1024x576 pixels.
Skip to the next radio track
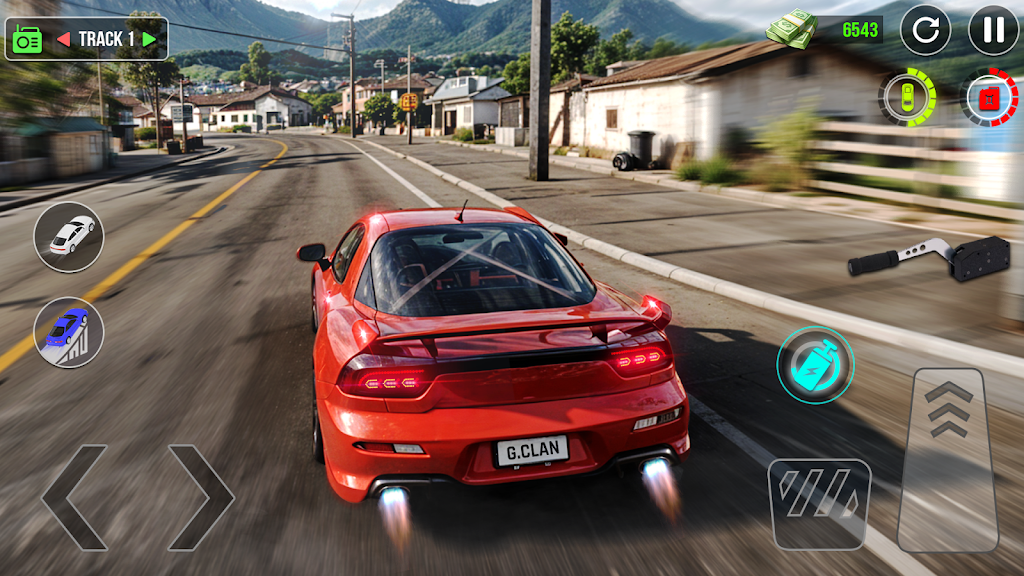[x=149, y=39]
